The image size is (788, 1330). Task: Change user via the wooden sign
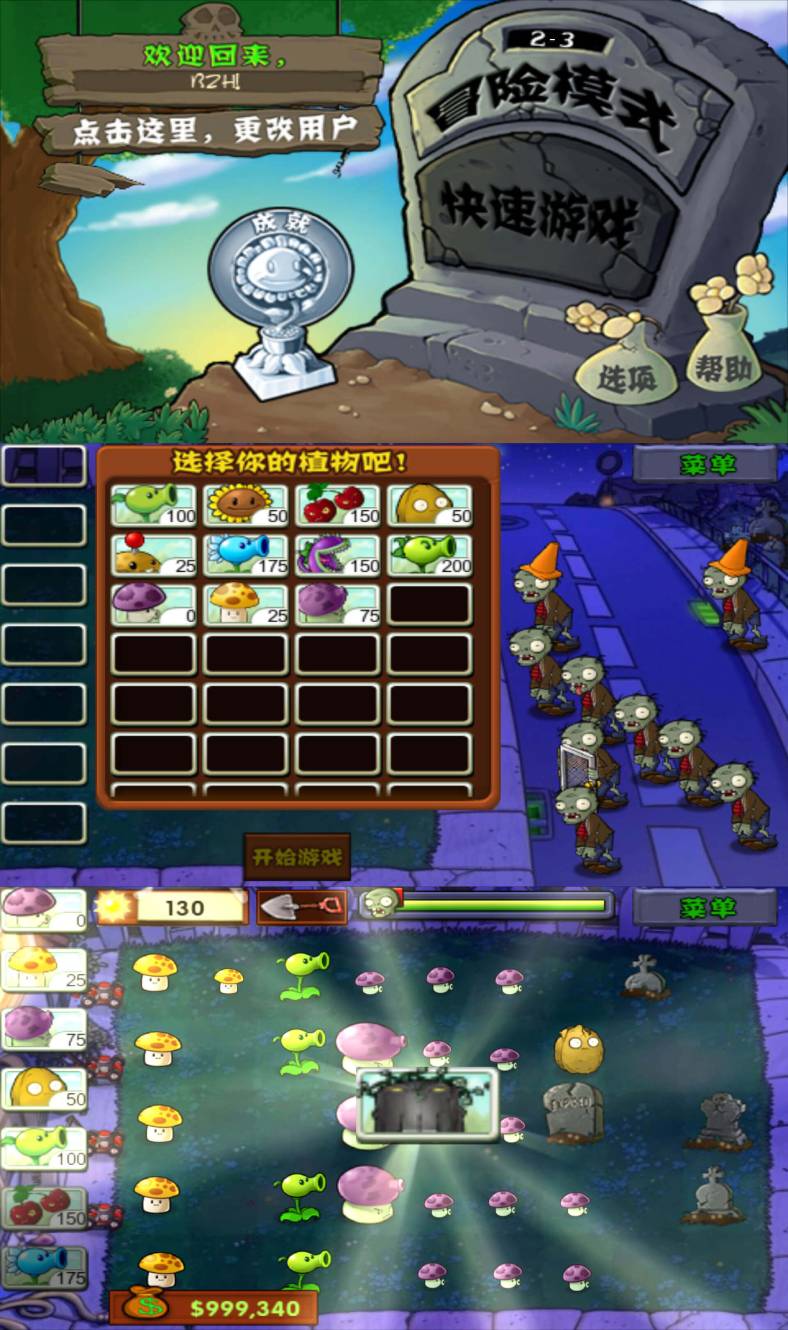(x=210, y=130)
